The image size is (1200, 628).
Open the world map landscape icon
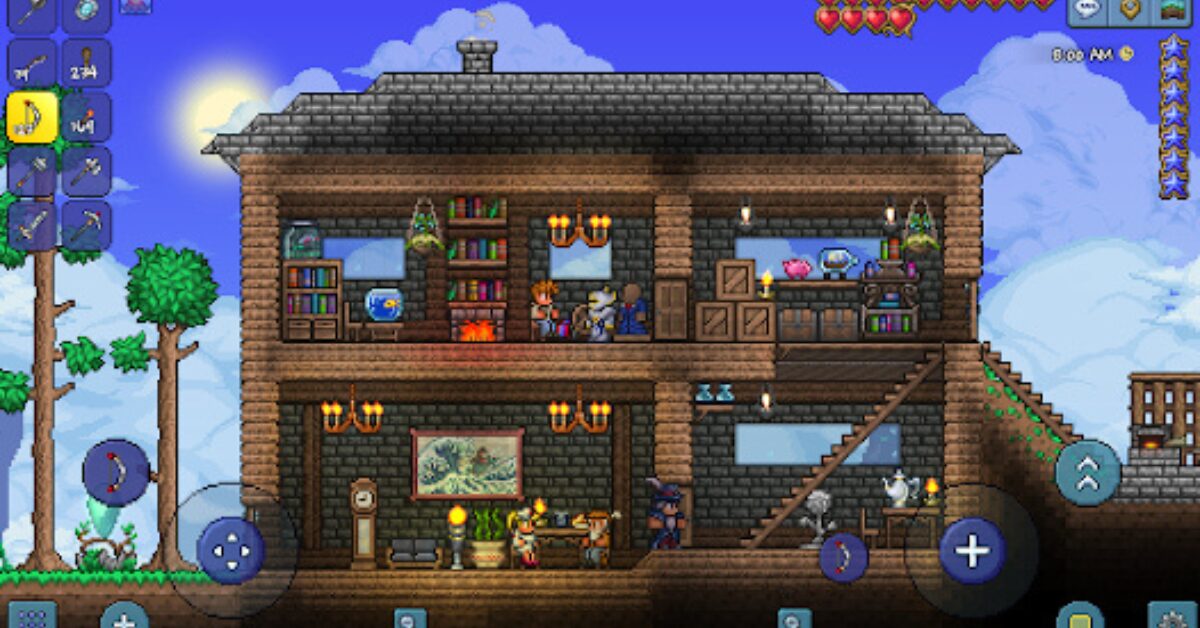pyautogui.click(x=1171, y=10)
